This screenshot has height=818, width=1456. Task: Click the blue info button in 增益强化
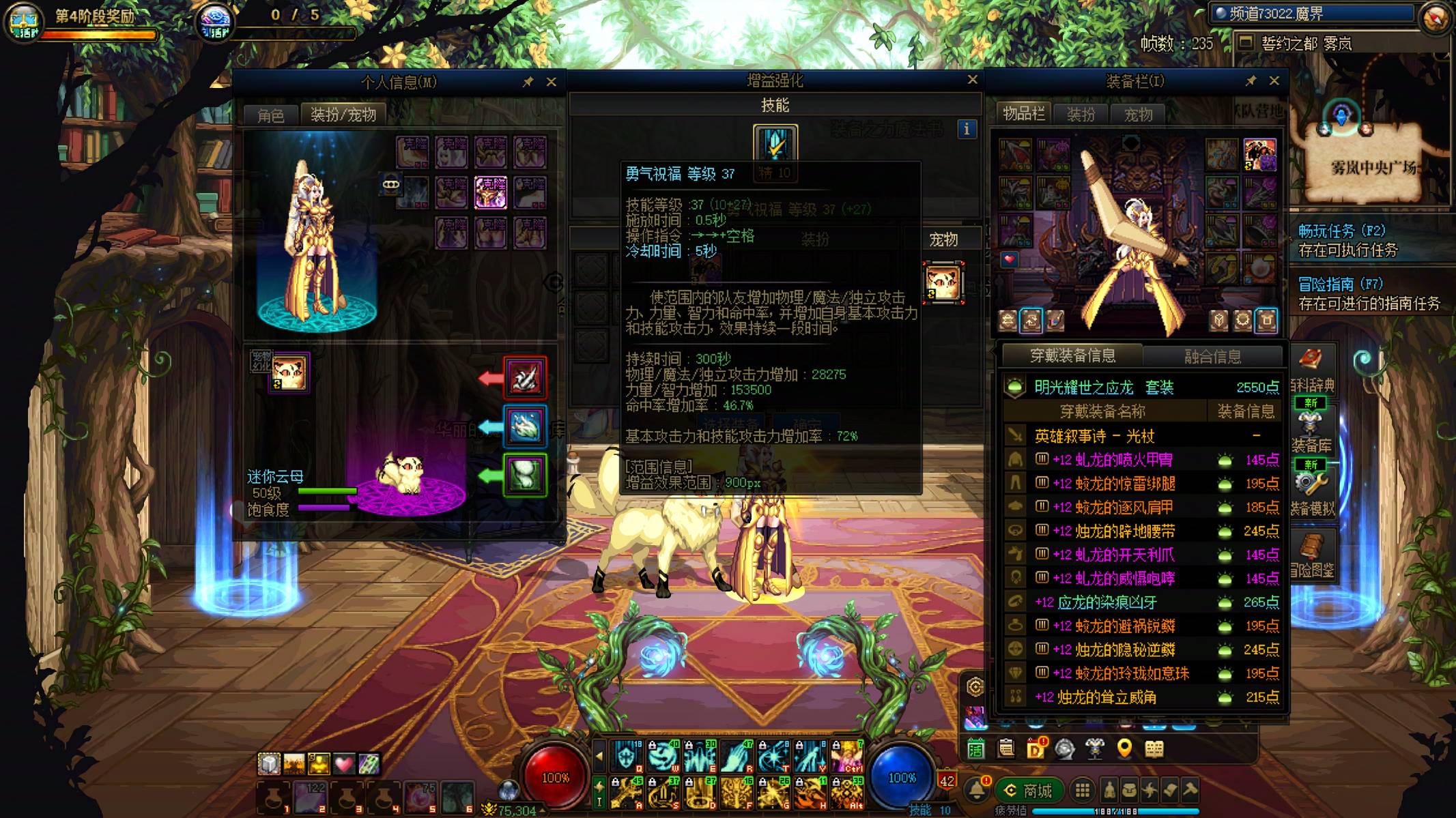967,129
